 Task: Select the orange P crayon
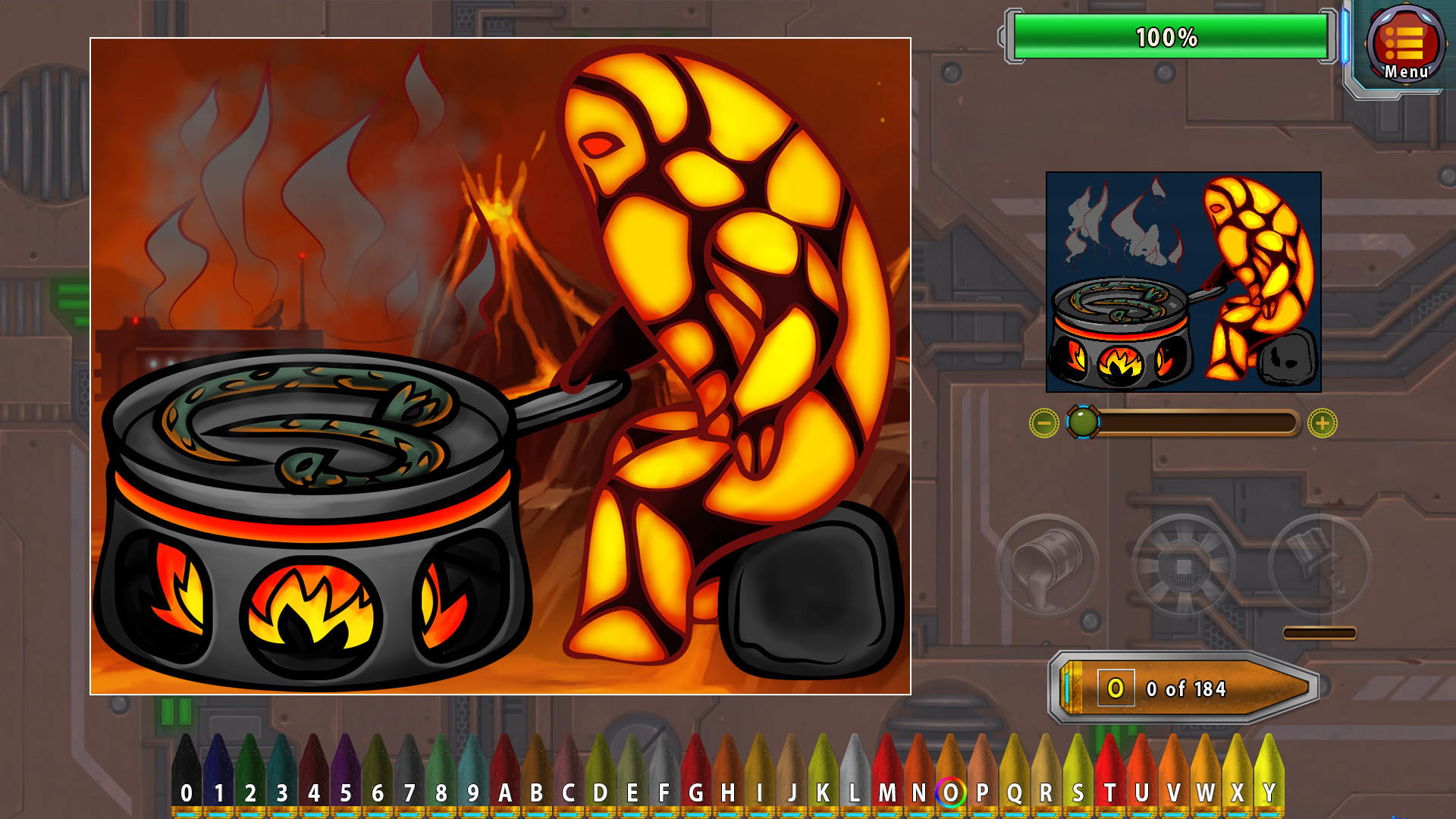pos(984,792)
